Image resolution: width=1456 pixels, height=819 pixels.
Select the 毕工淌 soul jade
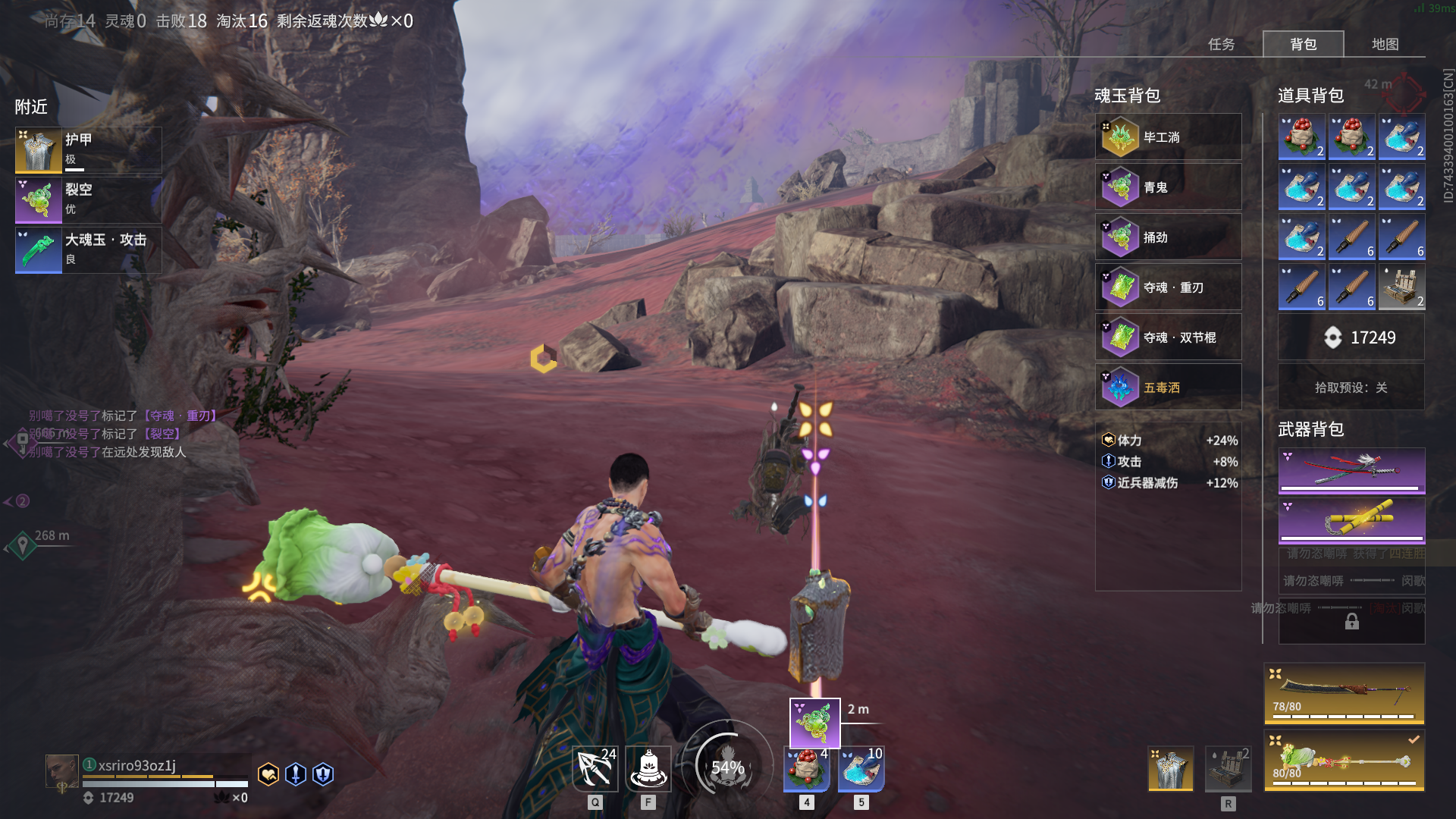[x=1168, y=137]
